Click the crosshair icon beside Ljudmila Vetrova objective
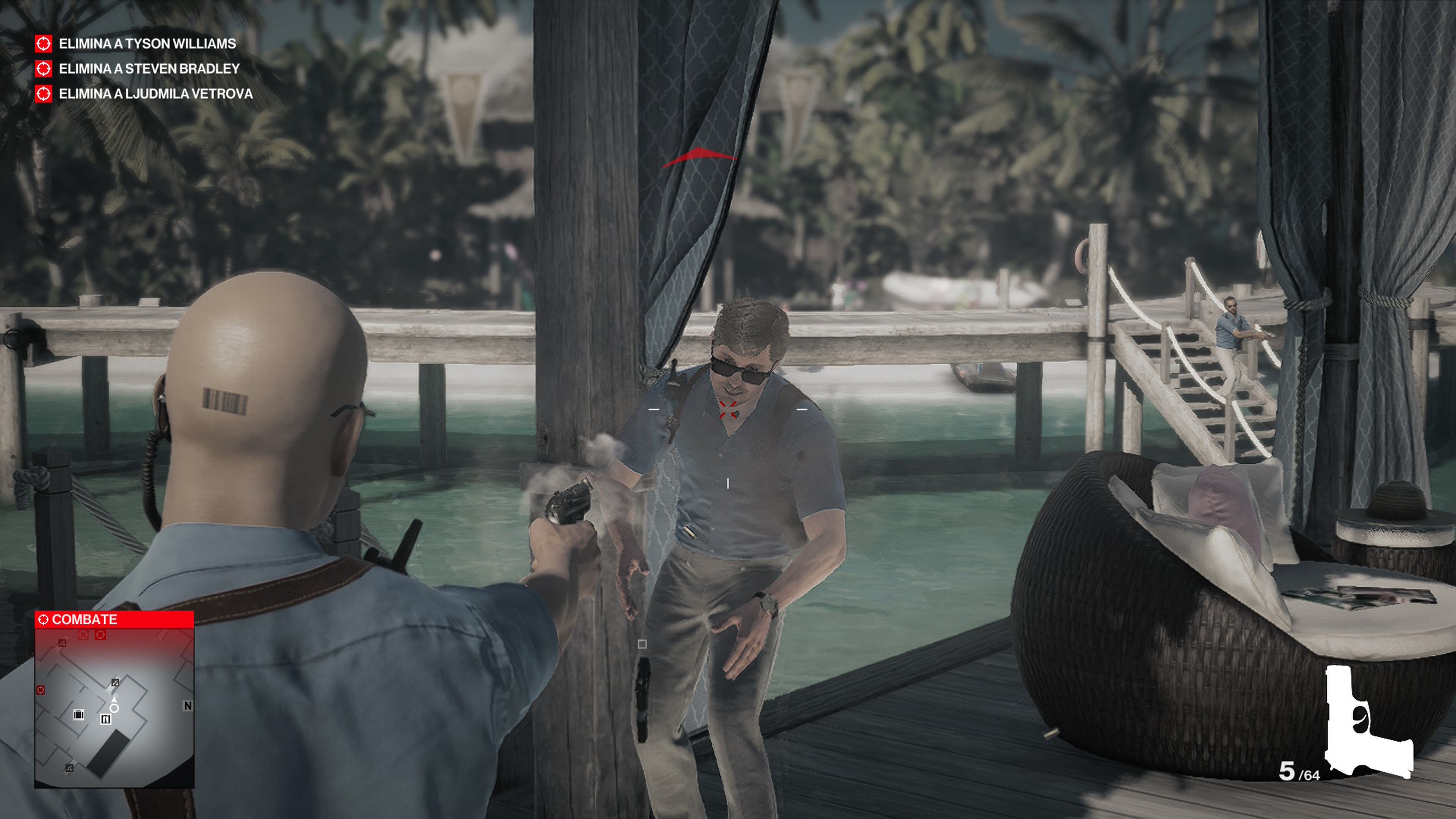The width and height of the screenshot is (1456, 819). pos(44,94)
